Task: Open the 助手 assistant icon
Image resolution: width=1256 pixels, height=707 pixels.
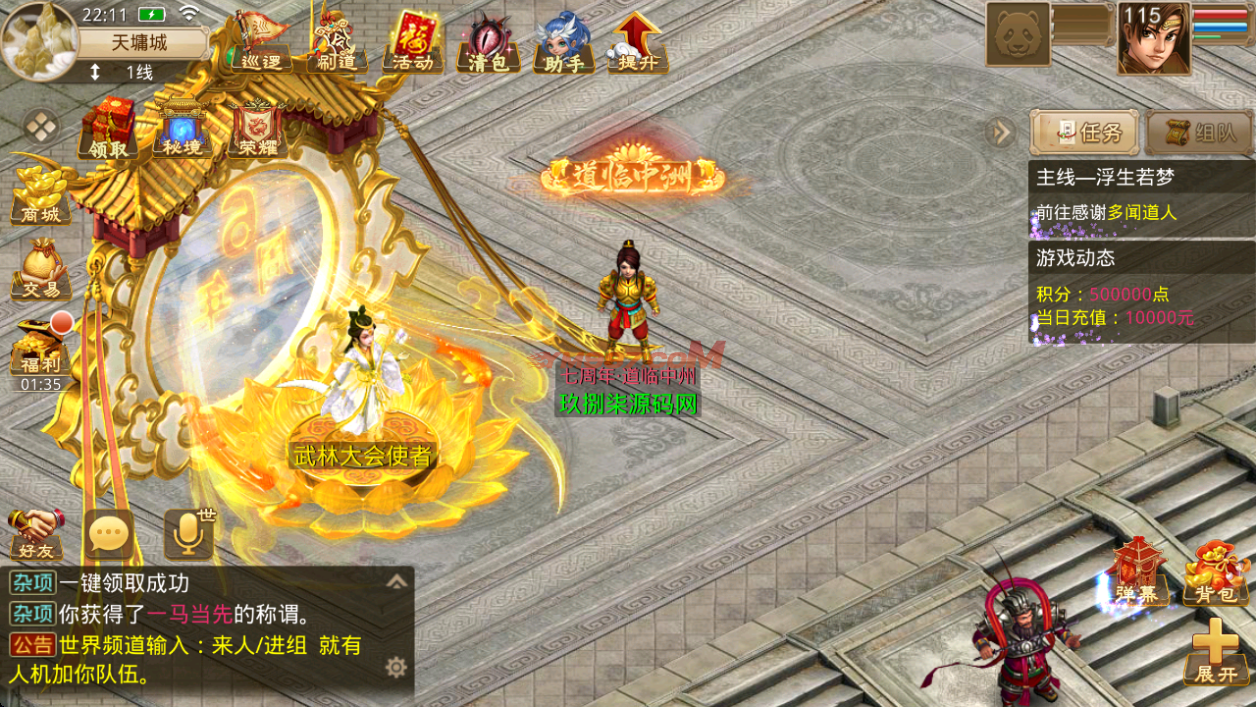Action: pyautogui.click(x=563, y=42)
